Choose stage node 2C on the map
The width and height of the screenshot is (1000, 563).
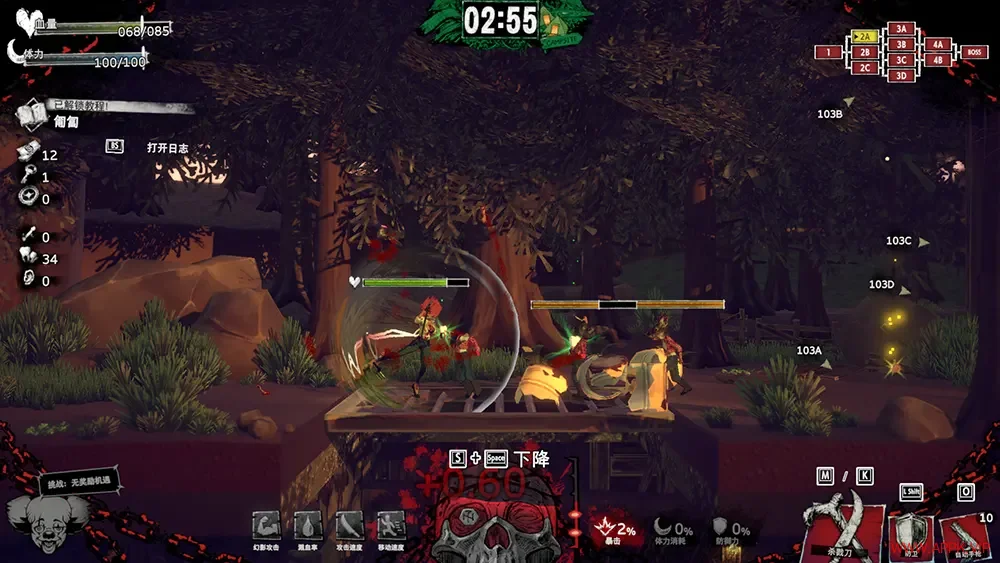point(865,68)
